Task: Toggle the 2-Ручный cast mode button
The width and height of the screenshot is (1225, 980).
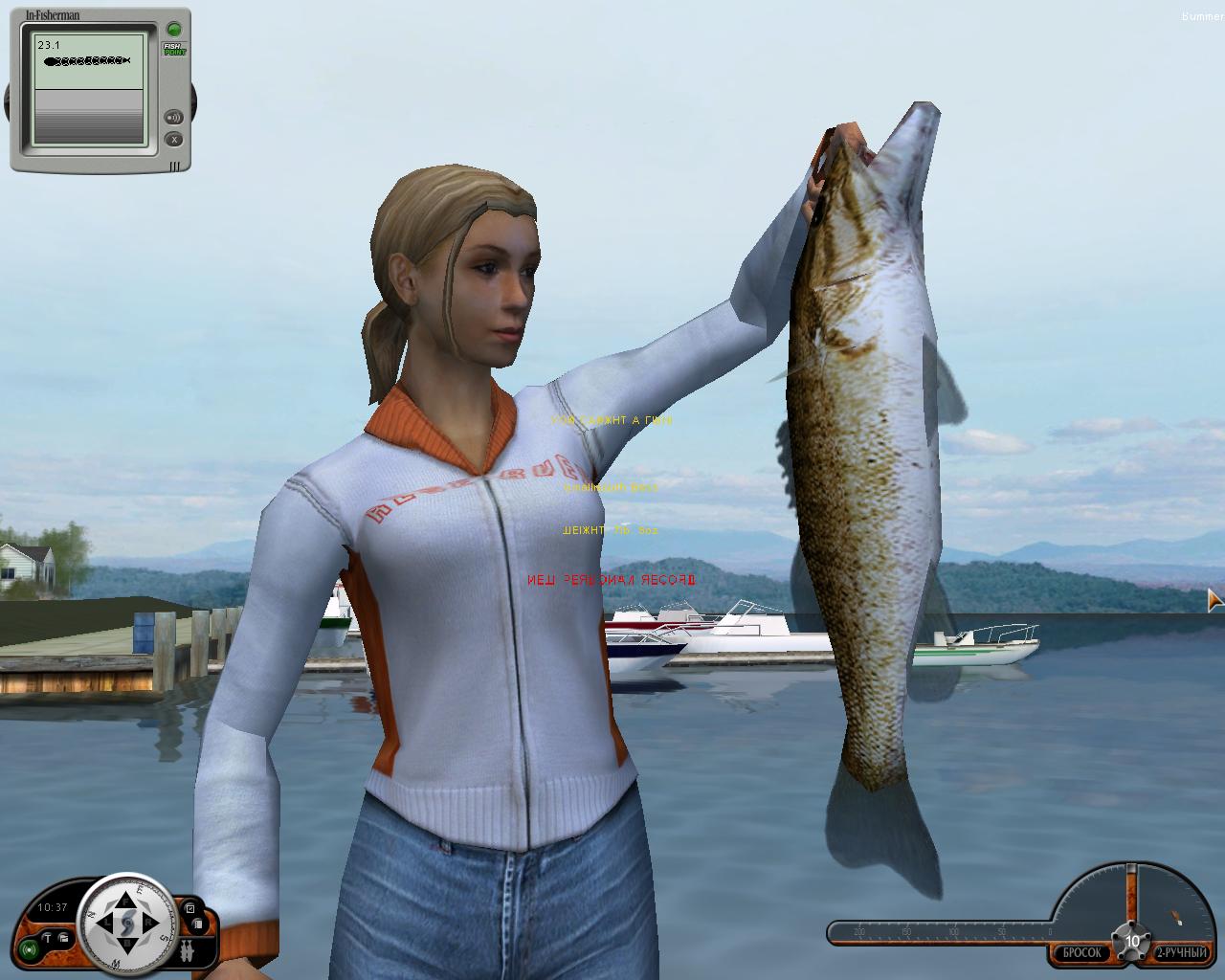Action: pos(1181,953)
